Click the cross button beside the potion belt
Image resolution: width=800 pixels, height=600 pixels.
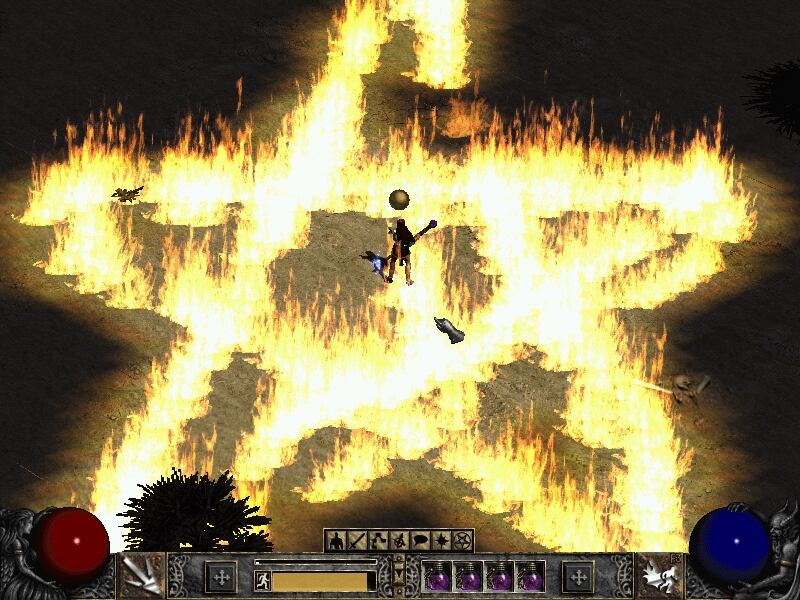click(x=577, y=576)
